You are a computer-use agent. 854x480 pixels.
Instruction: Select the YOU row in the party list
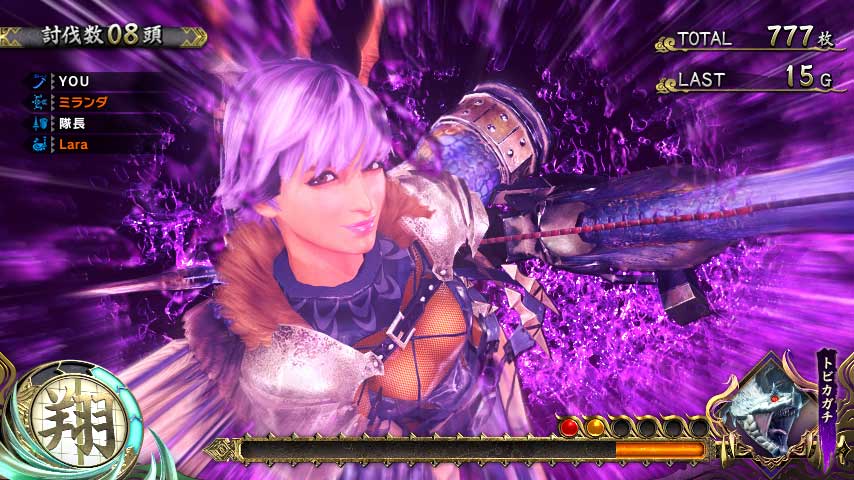tap(75, 80)
